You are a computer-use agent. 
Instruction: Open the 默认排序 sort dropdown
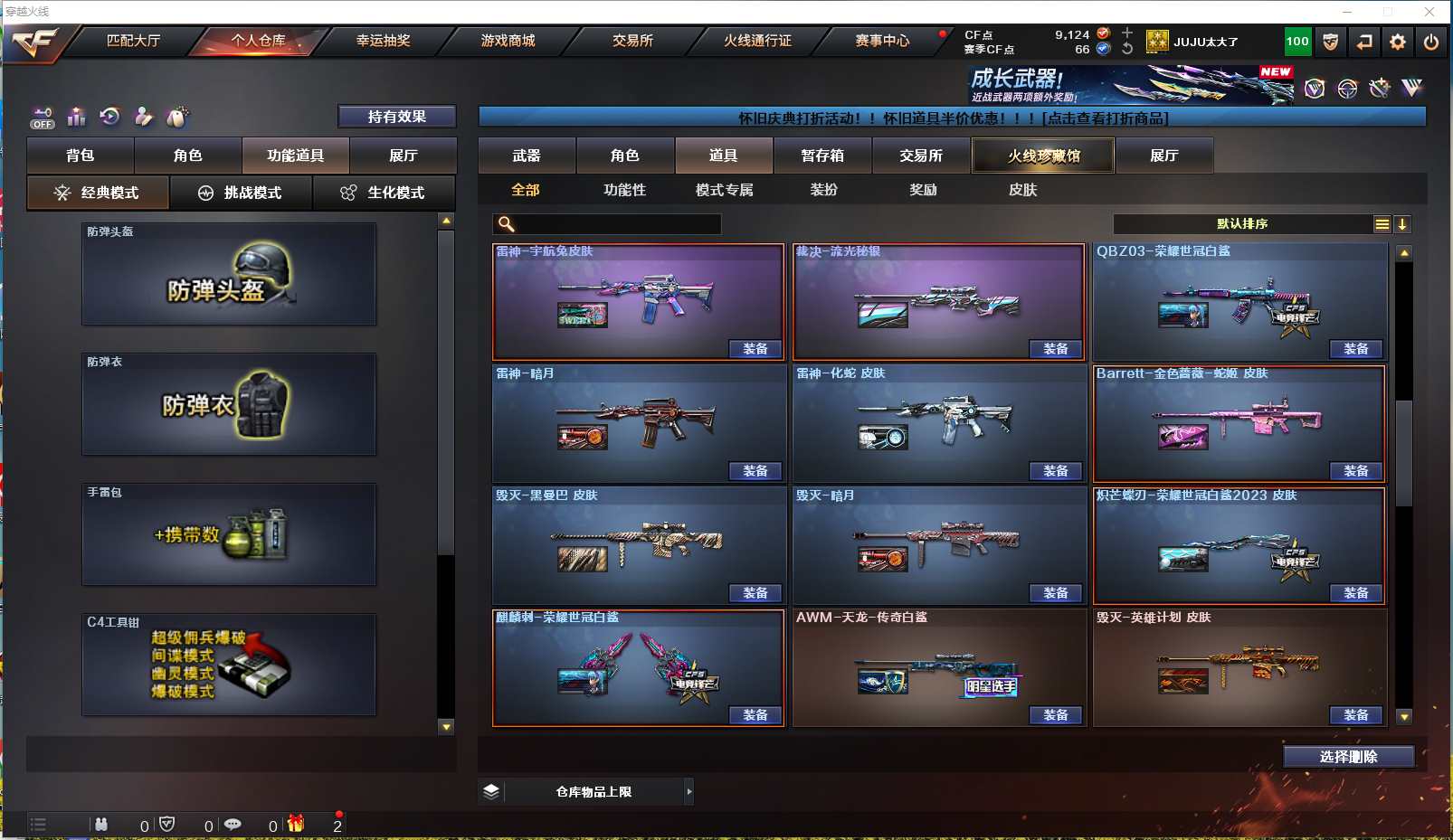click(x=1243, y=224)
